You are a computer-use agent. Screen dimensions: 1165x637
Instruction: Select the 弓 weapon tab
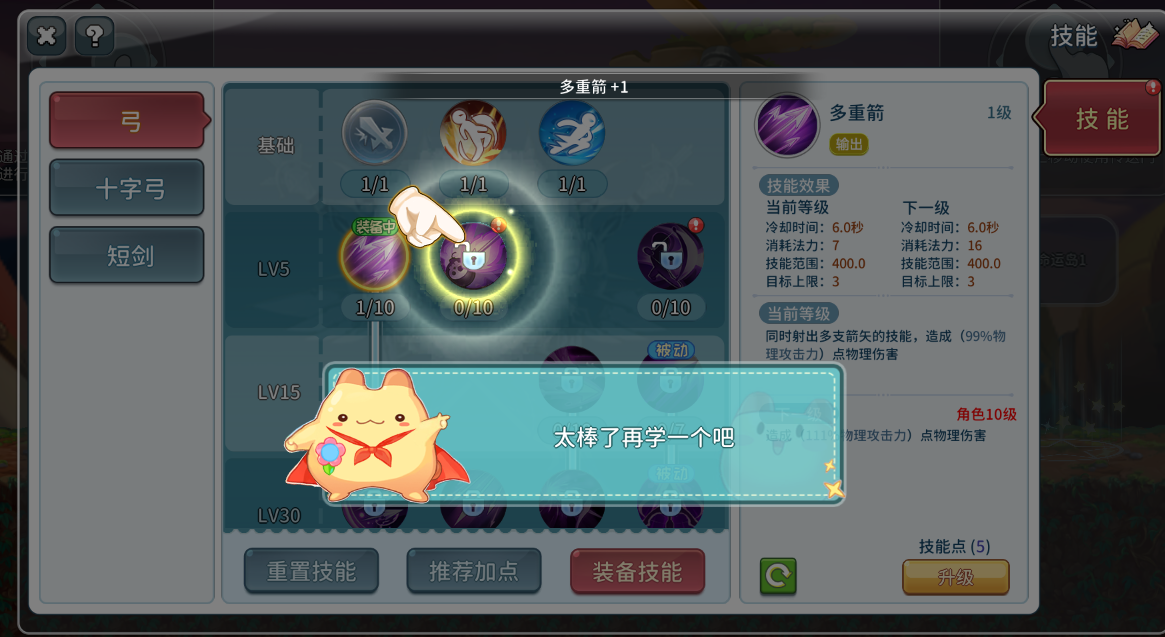tap(127, 121)
